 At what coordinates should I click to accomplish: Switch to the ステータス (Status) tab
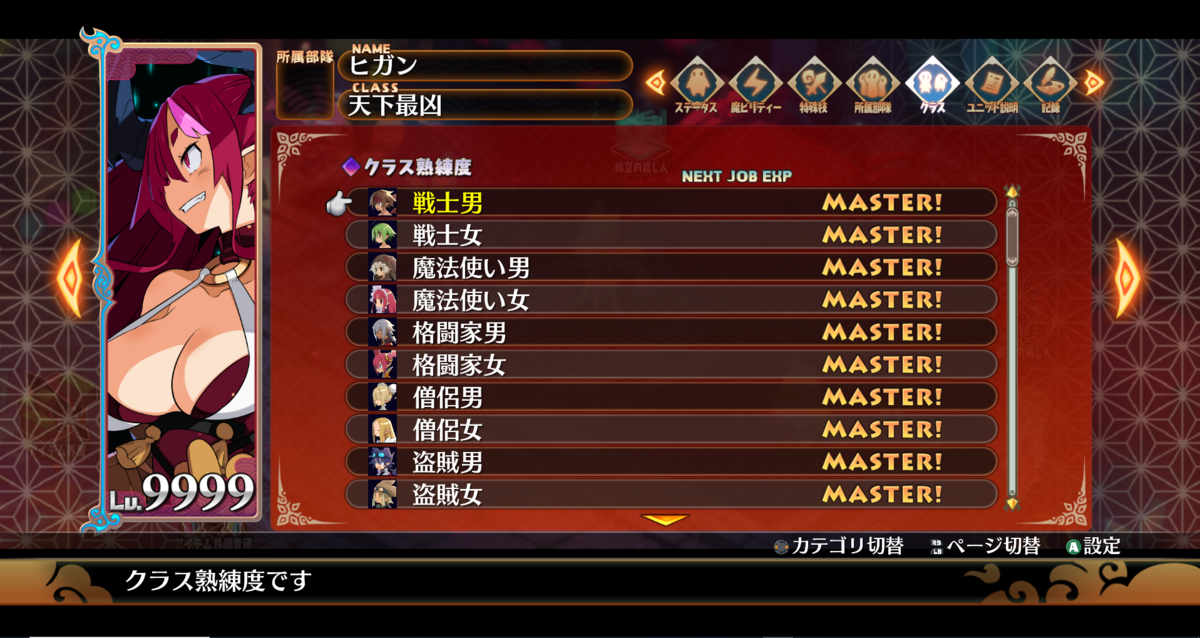(x=696, y=83)
